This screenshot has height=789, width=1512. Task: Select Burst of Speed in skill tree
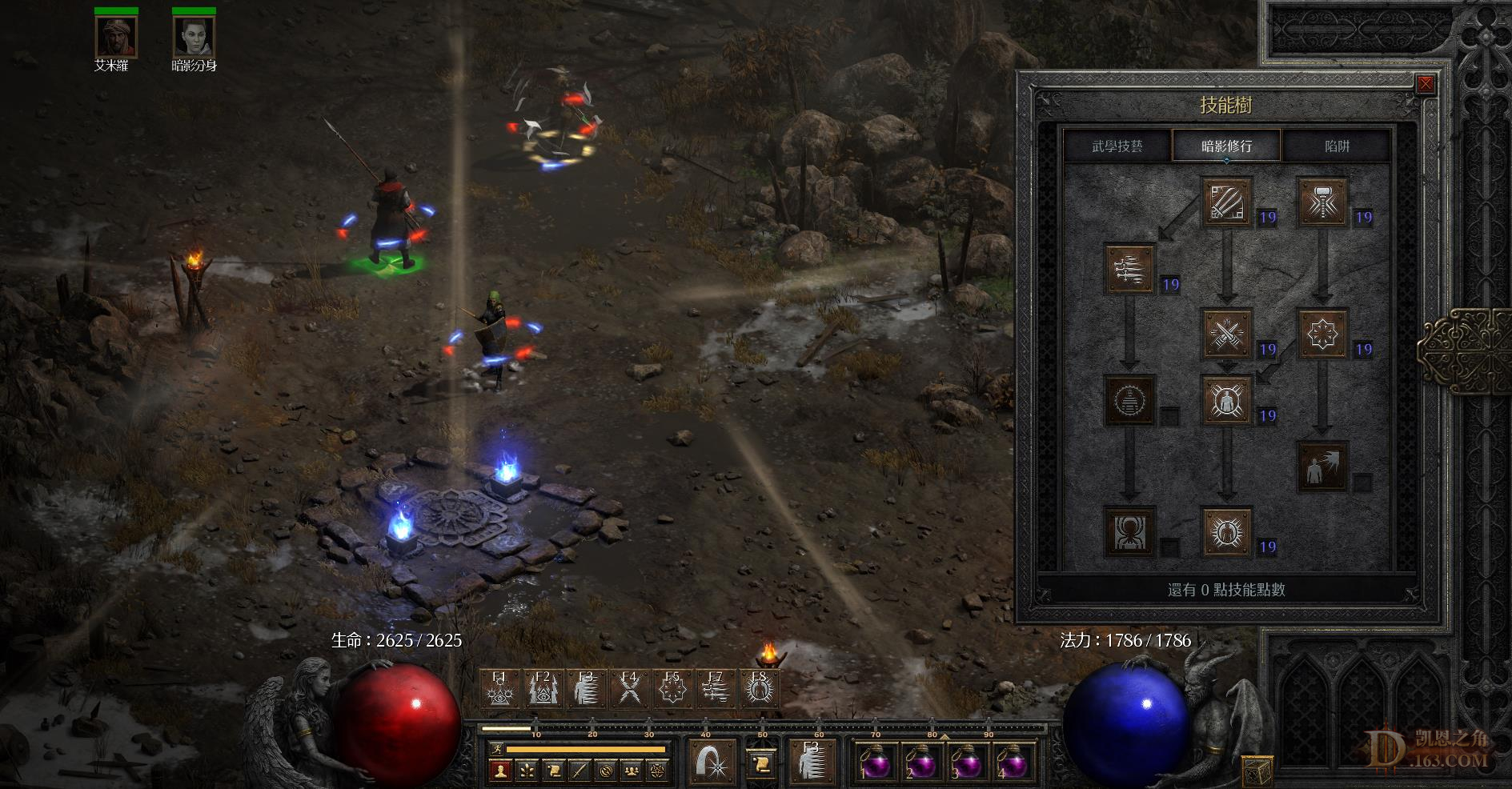(x=1129, y=269)
